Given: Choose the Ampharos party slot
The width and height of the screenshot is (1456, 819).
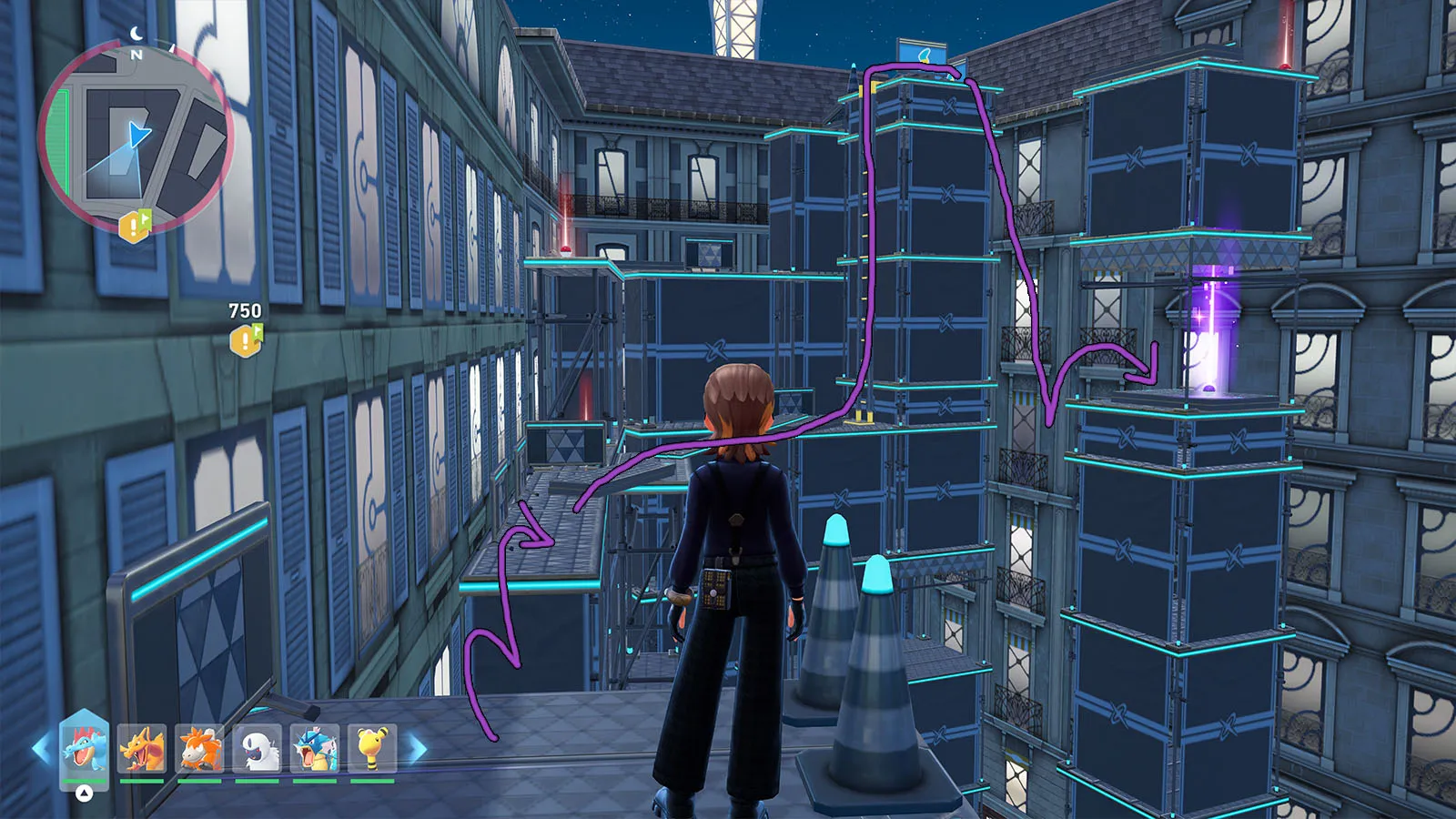Looking at the screenshot, I should (372, 748).
